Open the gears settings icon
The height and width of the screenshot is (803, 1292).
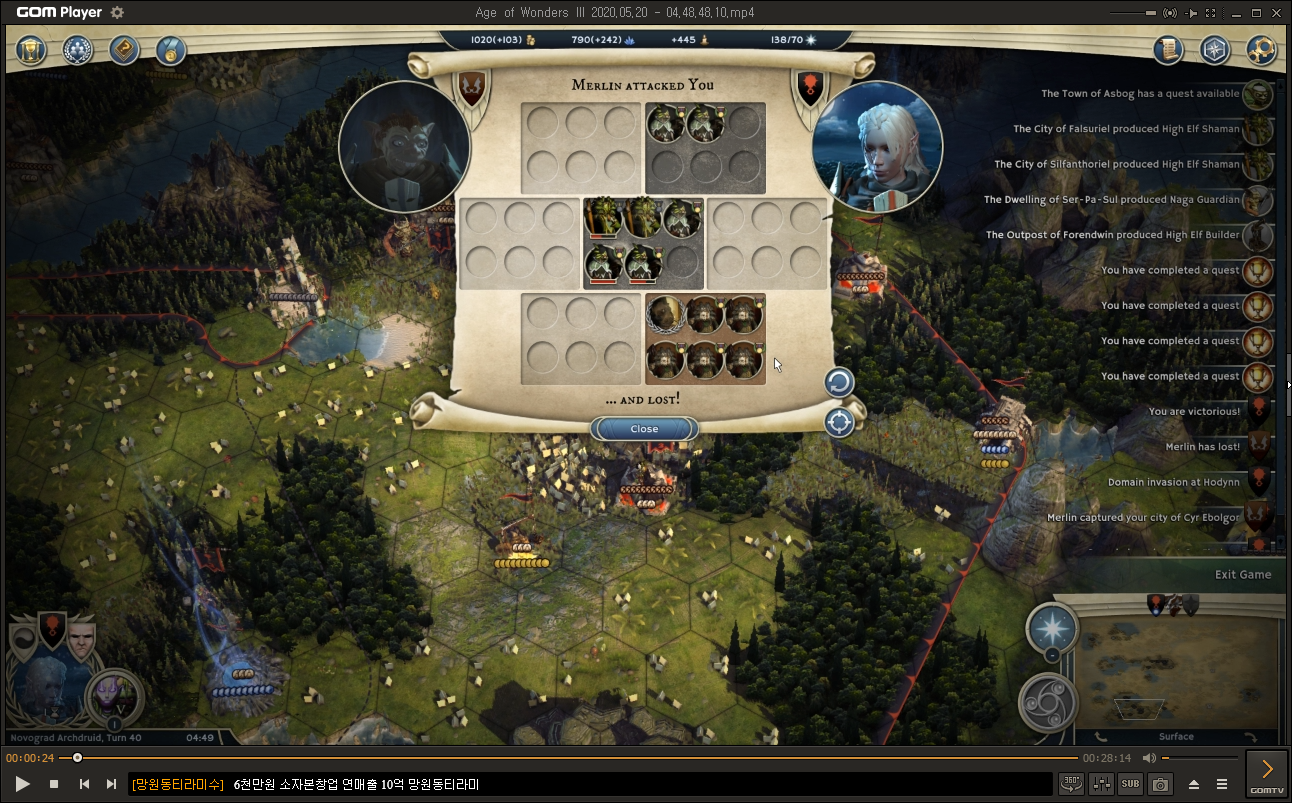click(1262, 50)
